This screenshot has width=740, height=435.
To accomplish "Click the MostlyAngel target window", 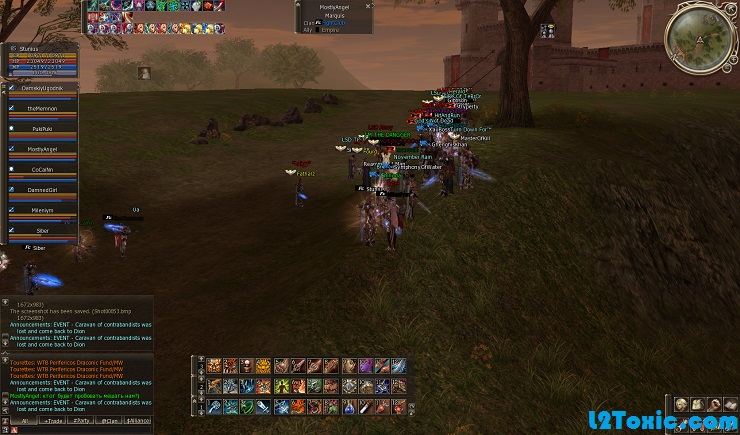I will 334,18.
